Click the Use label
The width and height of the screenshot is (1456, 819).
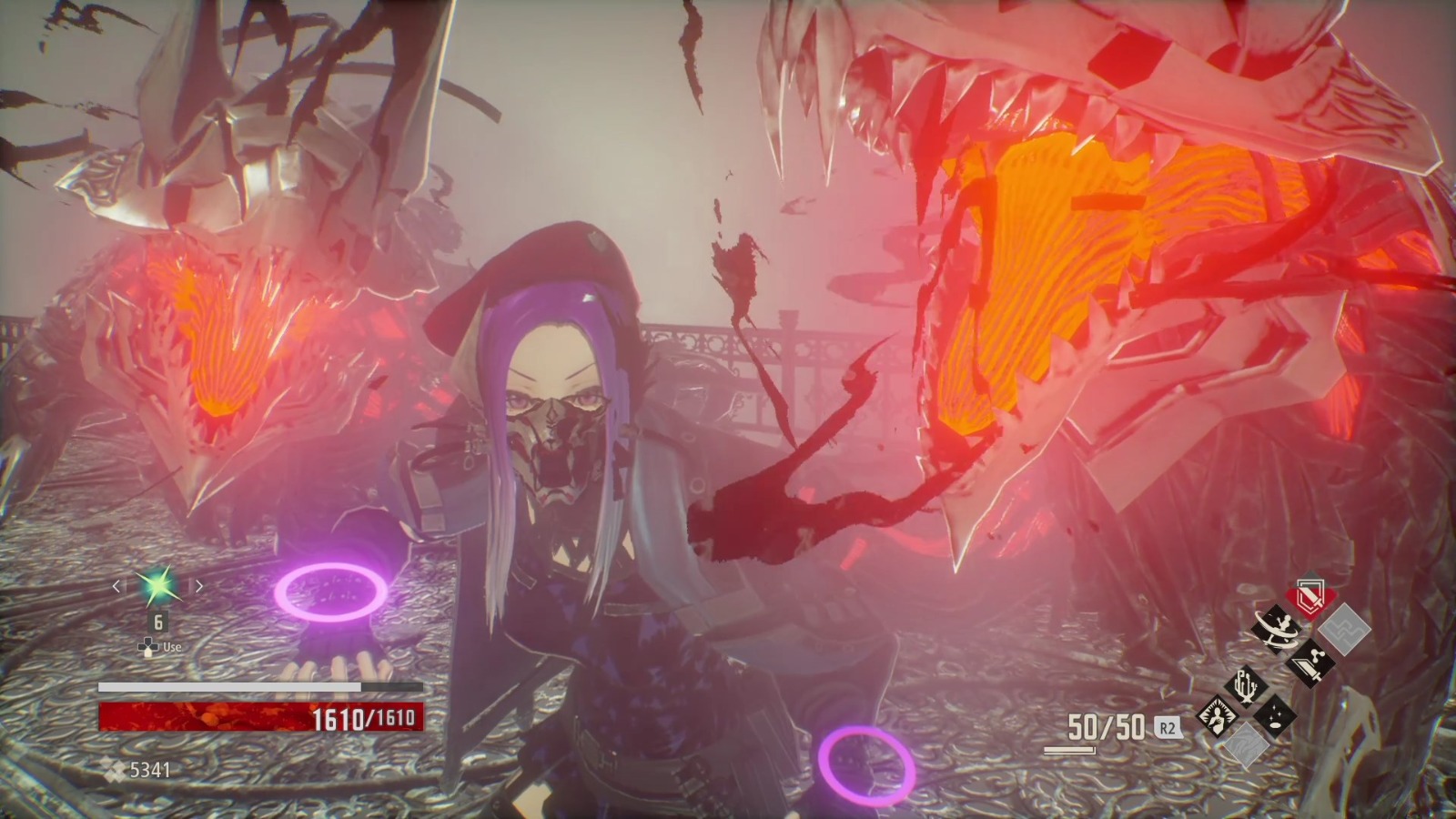pyautogui.click(x=172, y=646)
